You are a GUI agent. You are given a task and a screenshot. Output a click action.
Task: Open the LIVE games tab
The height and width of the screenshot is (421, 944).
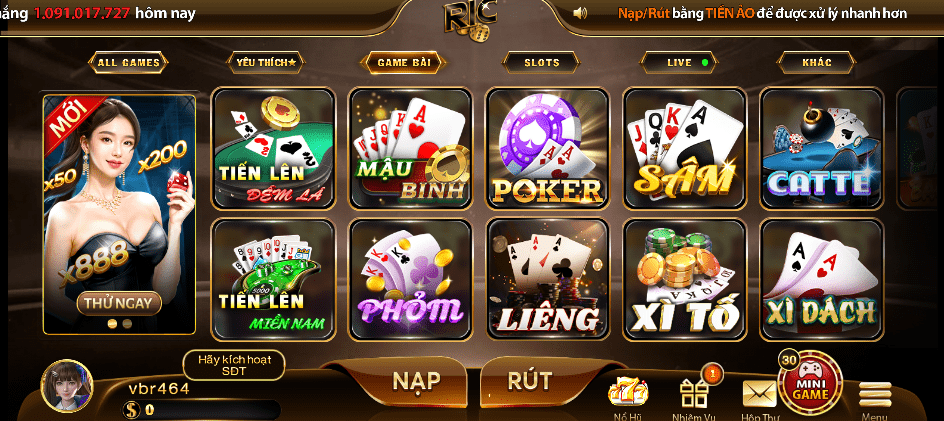click(x=681, y=62)
